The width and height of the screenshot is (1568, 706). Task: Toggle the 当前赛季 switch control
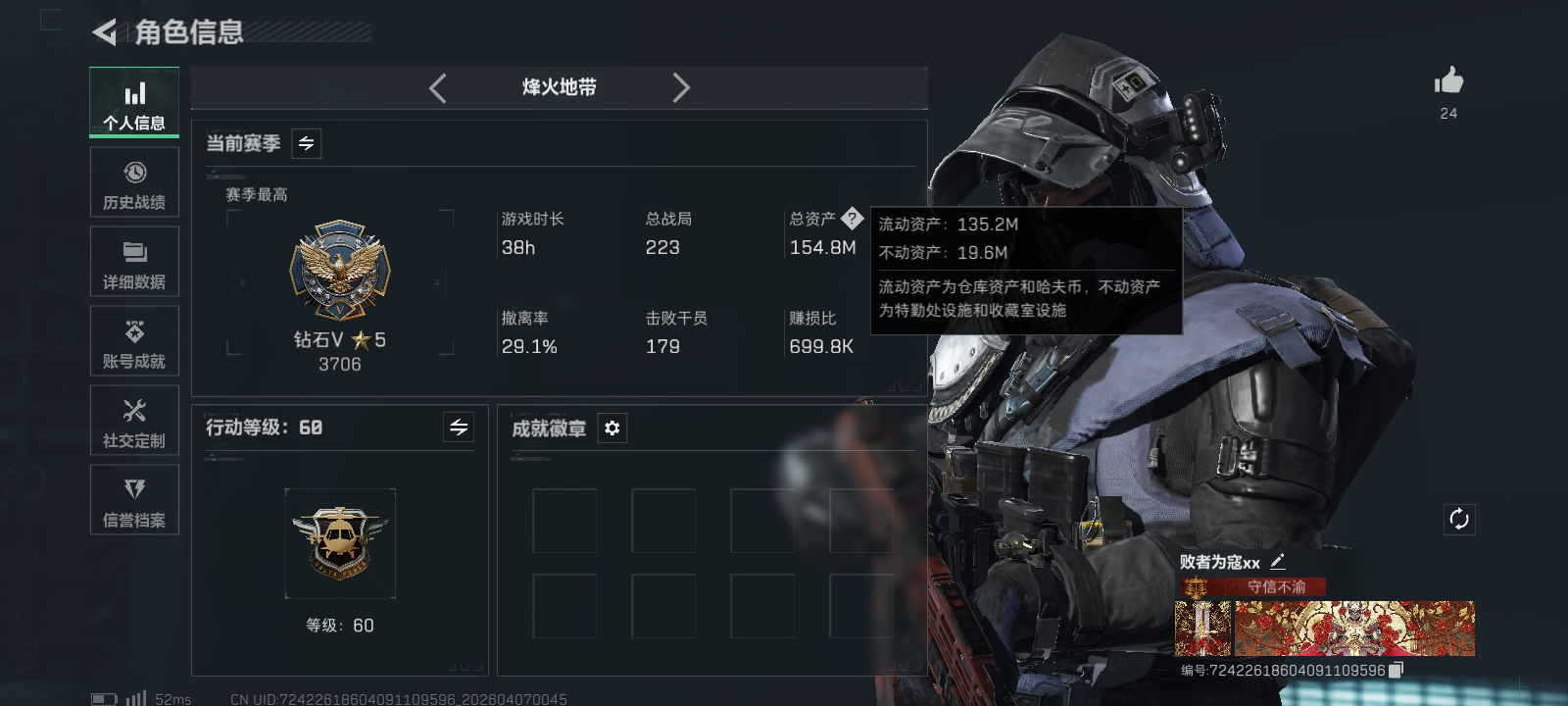click(305, 143)
